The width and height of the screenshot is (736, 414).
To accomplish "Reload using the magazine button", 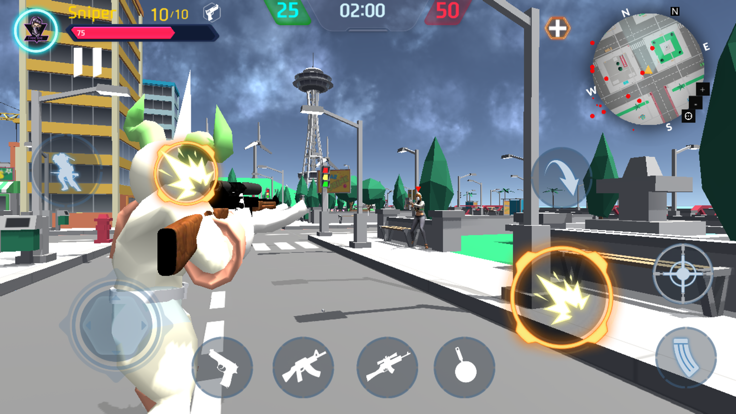I will point(685,357).
